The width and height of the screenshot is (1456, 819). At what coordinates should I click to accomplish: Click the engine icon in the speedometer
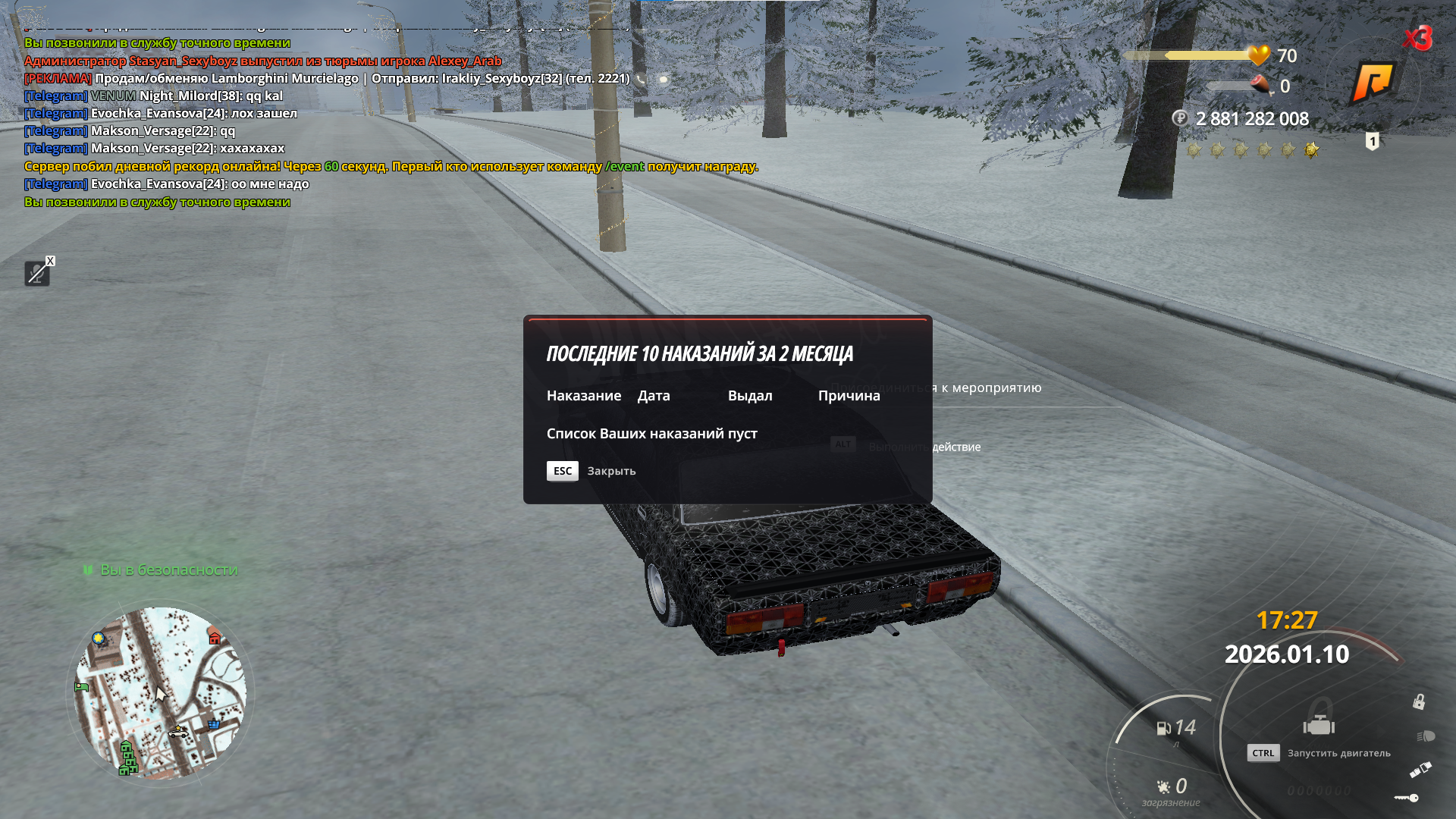[x=1319, y=725]
